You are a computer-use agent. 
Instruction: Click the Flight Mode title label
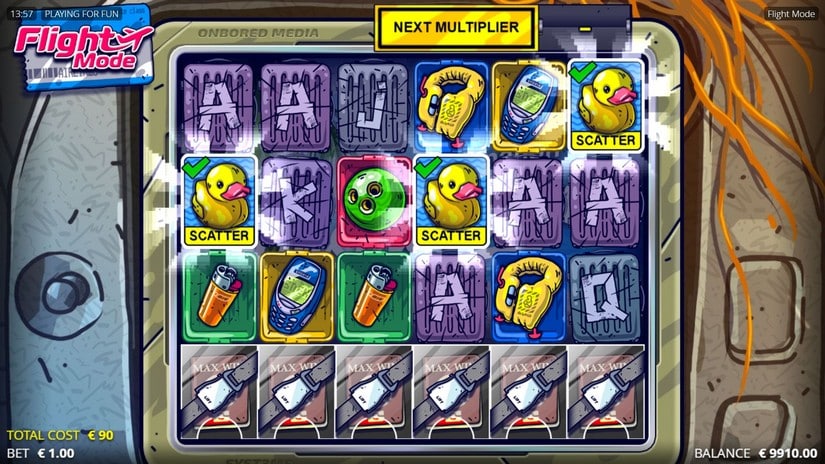[x=792, y=13]
